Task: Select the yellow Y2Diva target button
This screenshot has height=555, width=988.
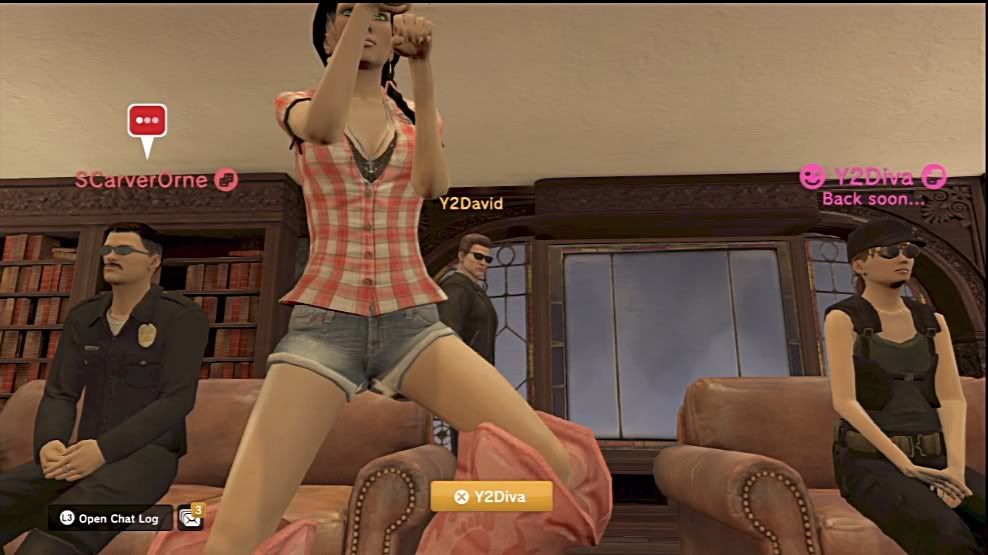Action: coord(491,496)
